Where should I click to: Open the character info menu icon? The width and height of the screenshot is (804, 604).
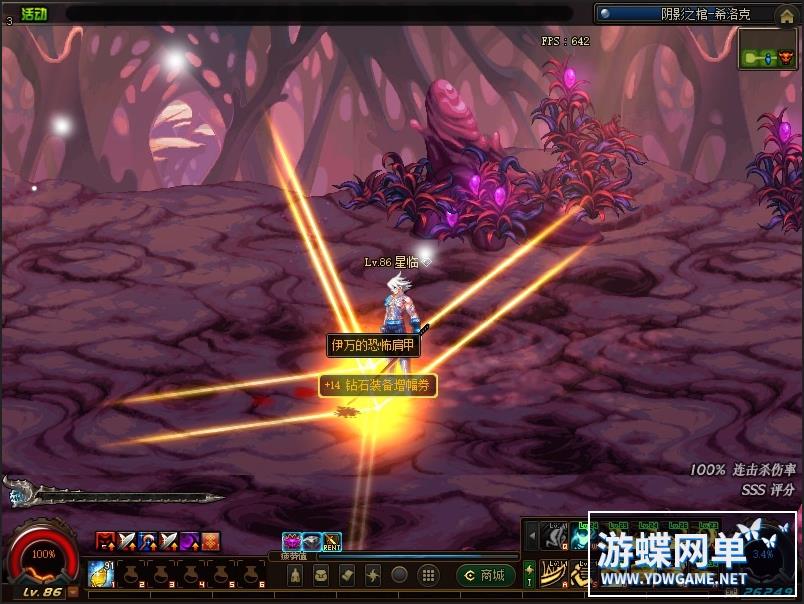295,575
